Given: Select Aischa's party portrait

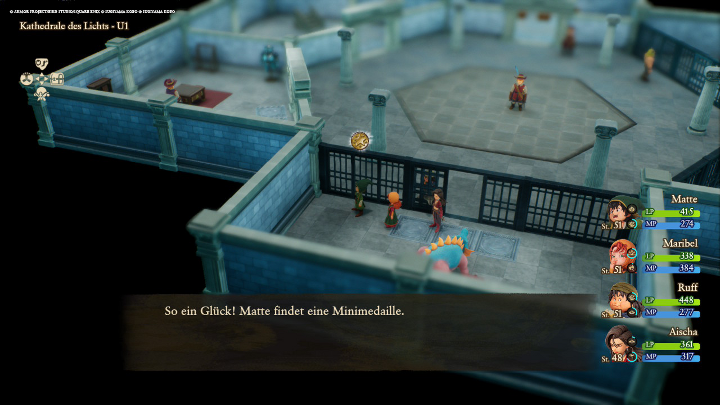Looking at the screenshot, I should point(622,344).
